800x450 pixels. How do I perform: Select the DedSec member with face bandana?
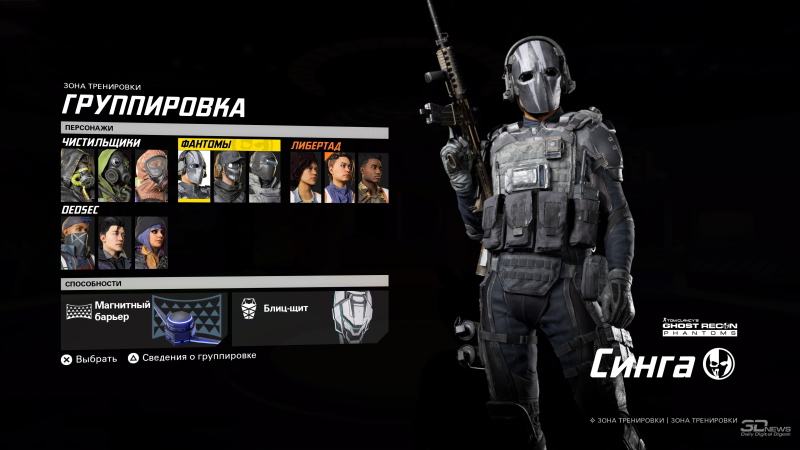coord(76,243)
